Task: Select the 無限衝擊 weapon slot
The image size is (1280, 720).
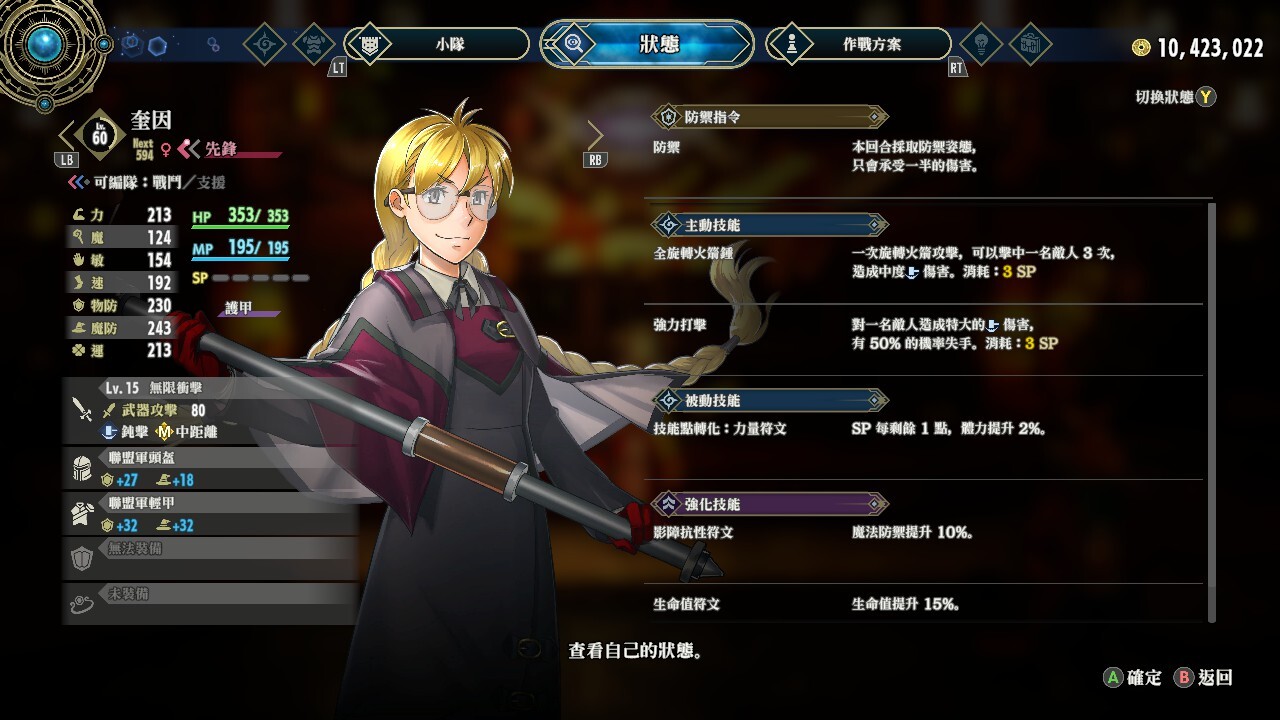Action: 210,409
